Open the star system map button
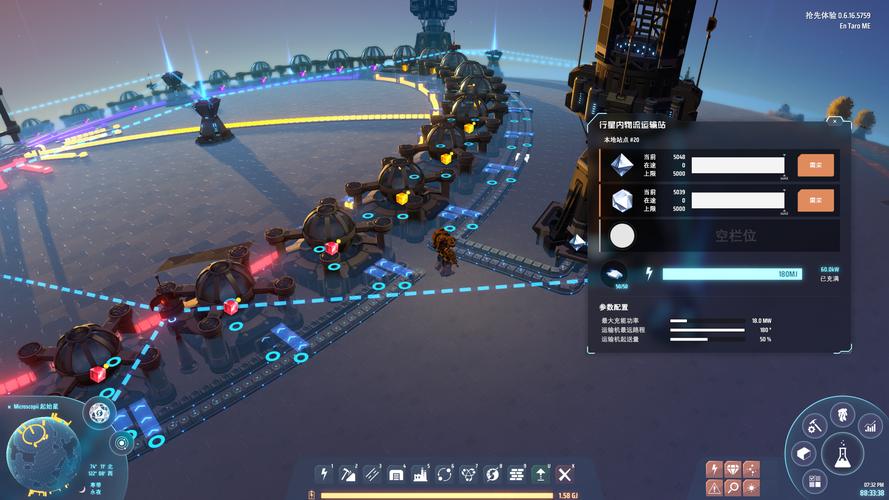The height and width of the screenshot is (500, 889). (121, 441)
